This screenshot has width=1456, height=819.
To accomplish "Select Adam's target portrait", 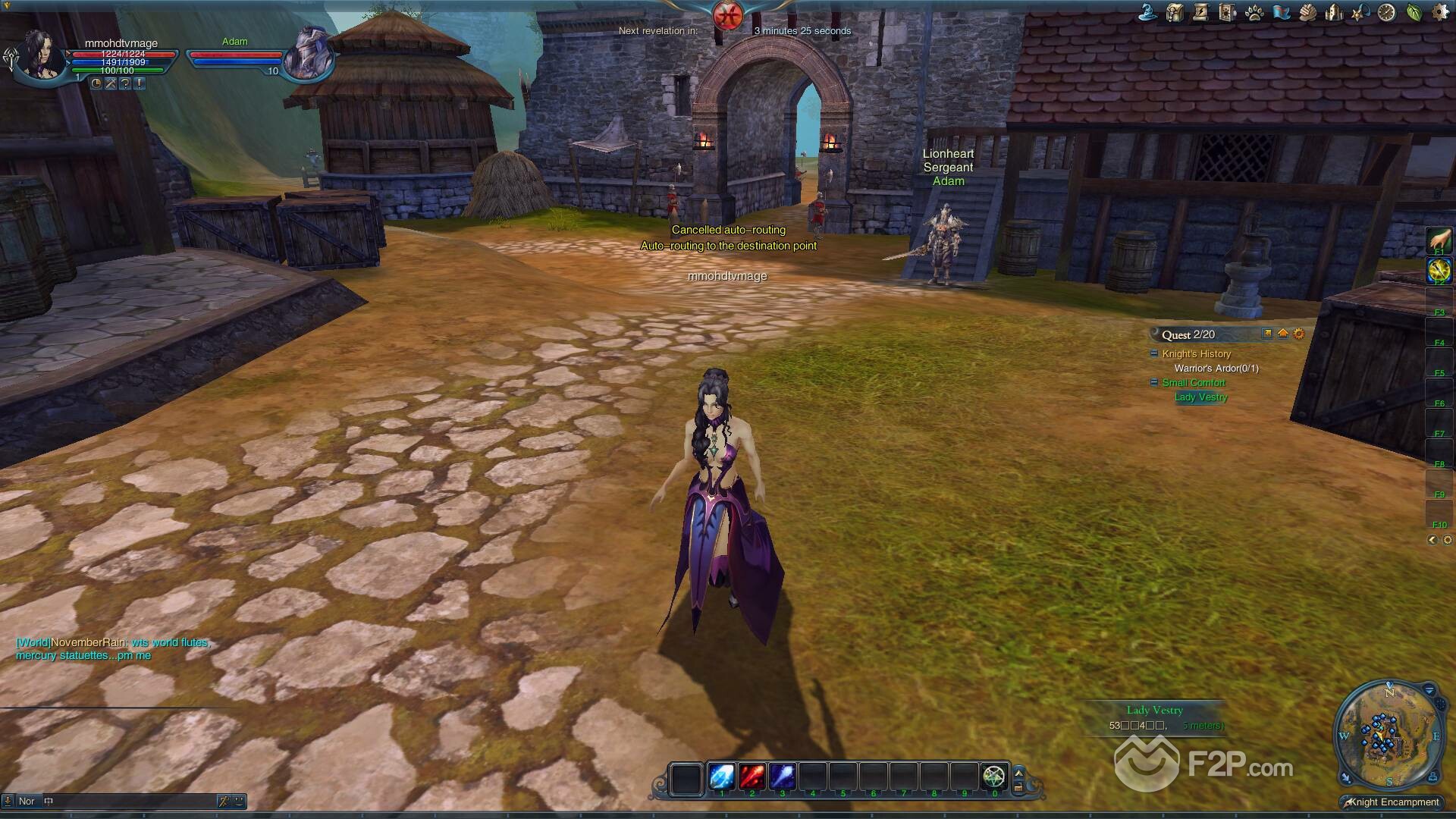I will pos(309,53).
